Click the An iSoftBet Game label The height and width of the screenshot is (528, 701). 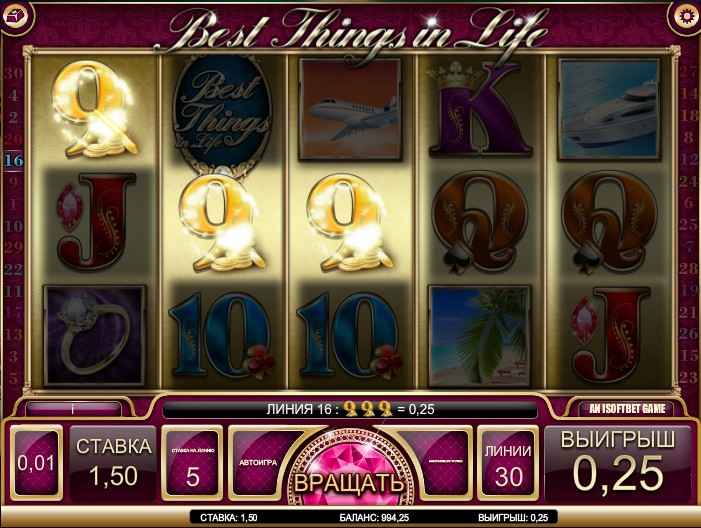click(625, 408)
